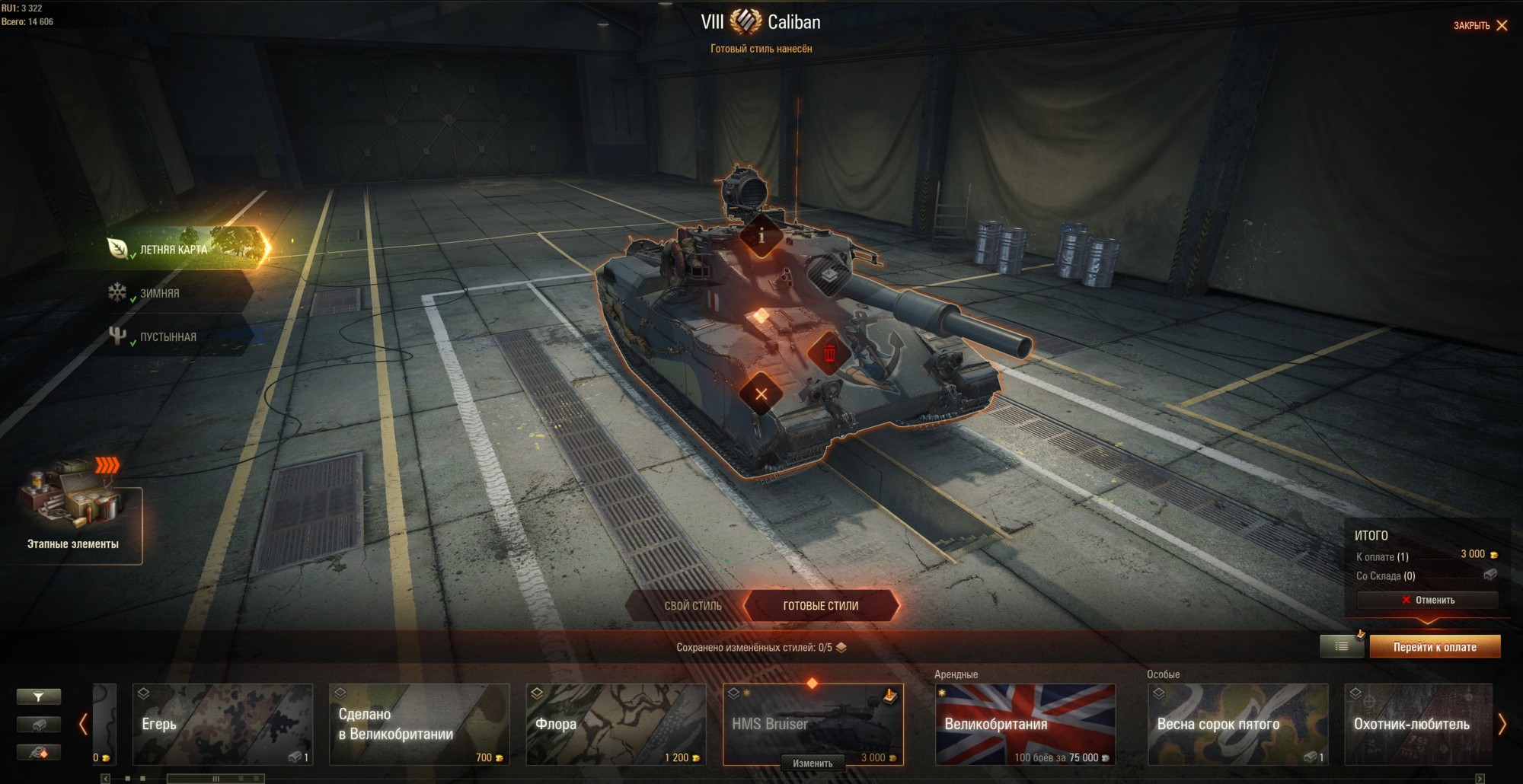Choose the Spring of Forty-Five style
The image size is (1523, 784).
pos(1237,724)
